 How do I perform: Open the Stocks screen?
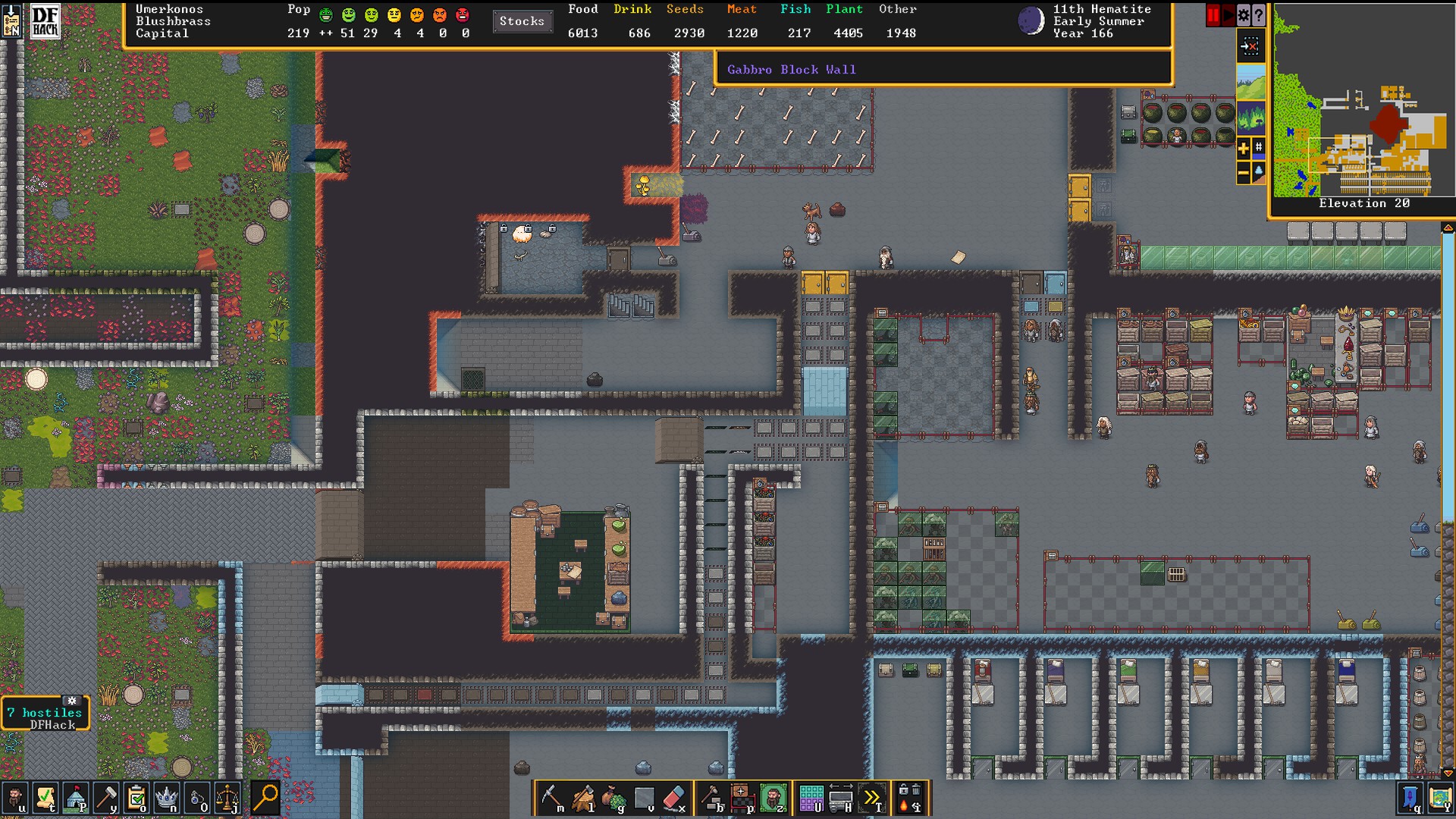point(522,21)
